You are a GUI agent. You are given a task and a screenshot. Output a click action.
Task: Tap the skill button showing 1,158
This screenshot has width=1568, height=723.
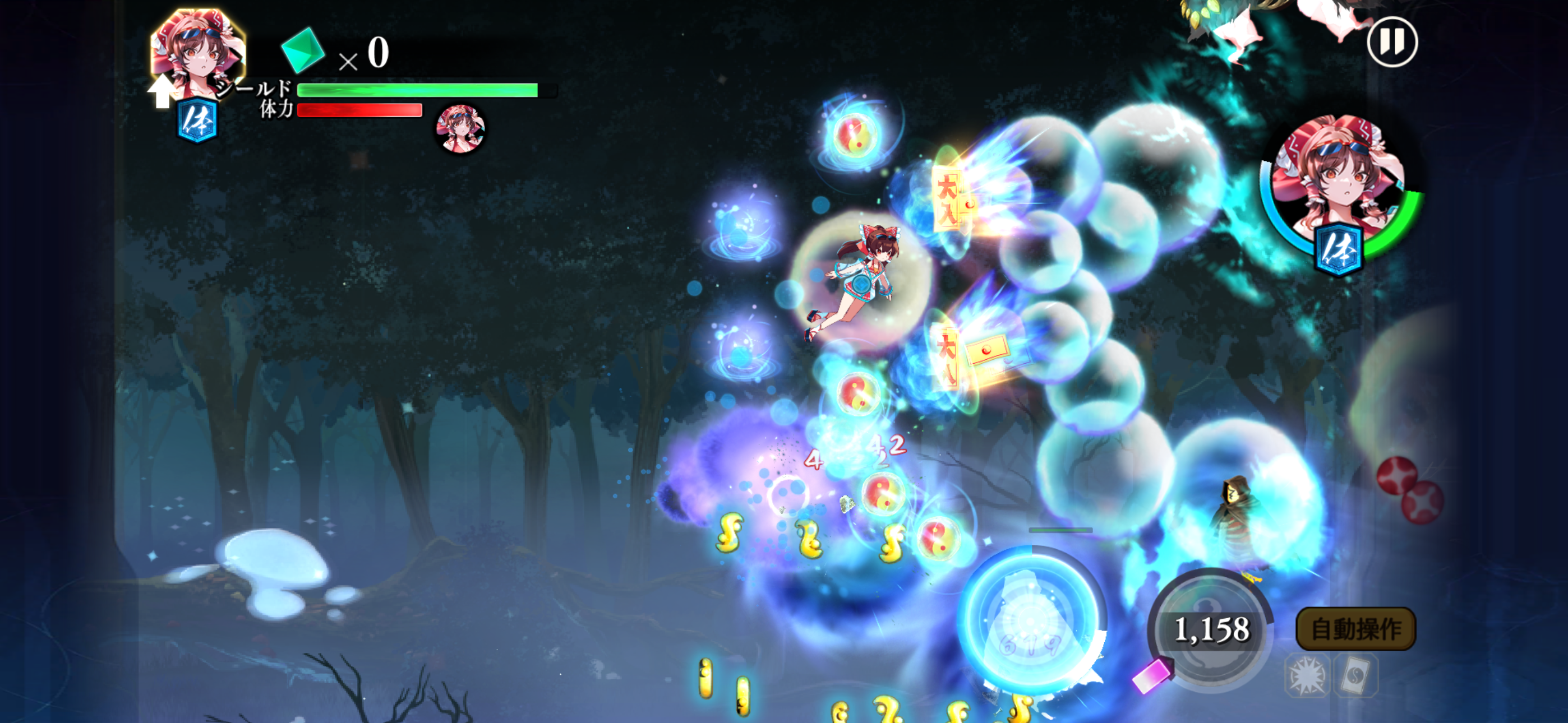point(1211,629)
